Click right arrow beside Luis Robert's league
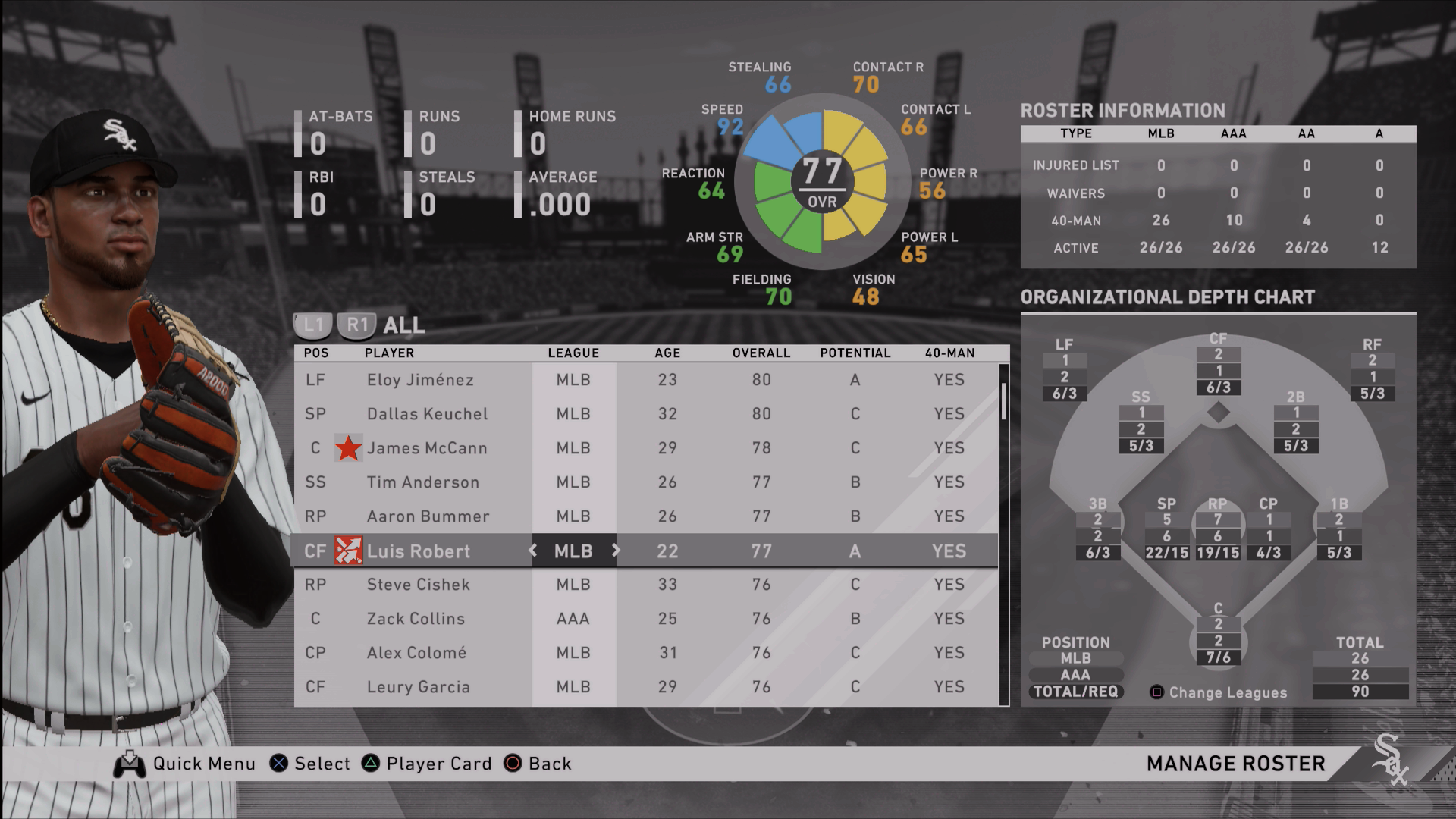This screenshot has width=1456, height=819. 615,551
